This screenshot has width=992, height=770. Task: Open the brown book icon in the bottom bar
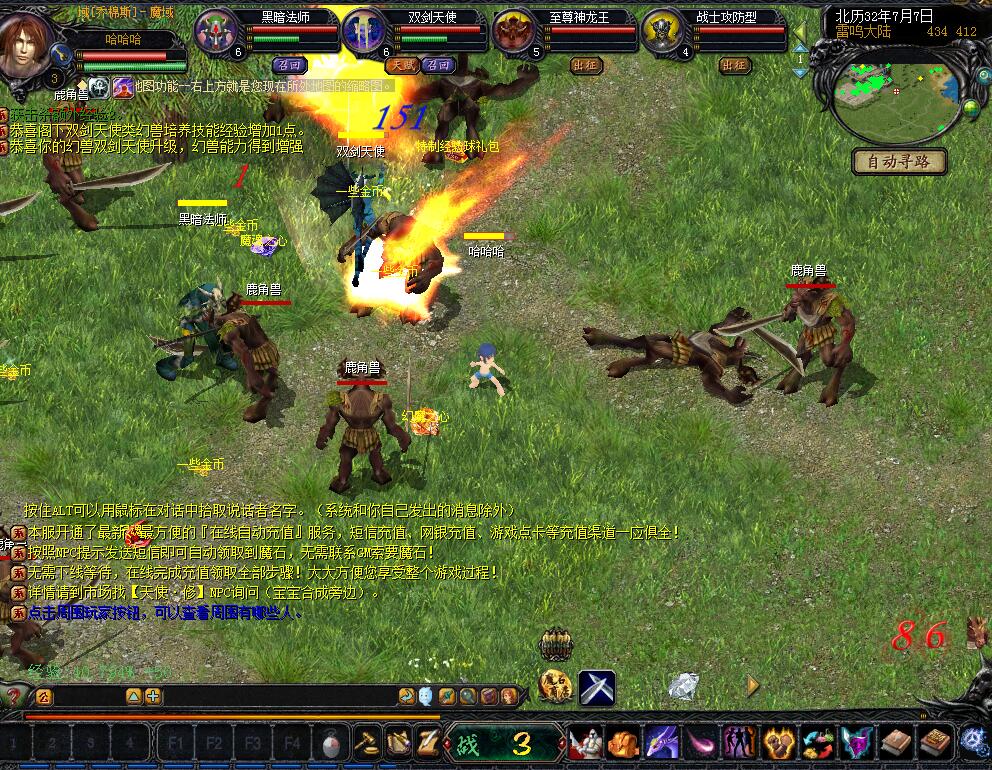pyautogui.click(x=895, y=743)
